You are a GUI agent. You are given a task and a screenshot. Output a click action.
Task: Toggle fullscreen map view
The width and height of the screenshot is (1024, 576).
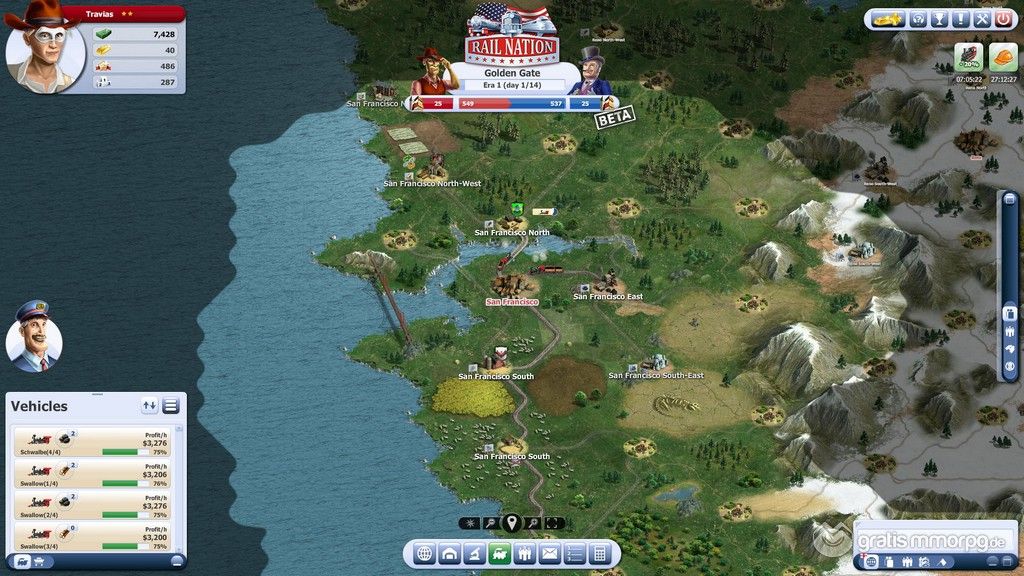tap(554, 523)
